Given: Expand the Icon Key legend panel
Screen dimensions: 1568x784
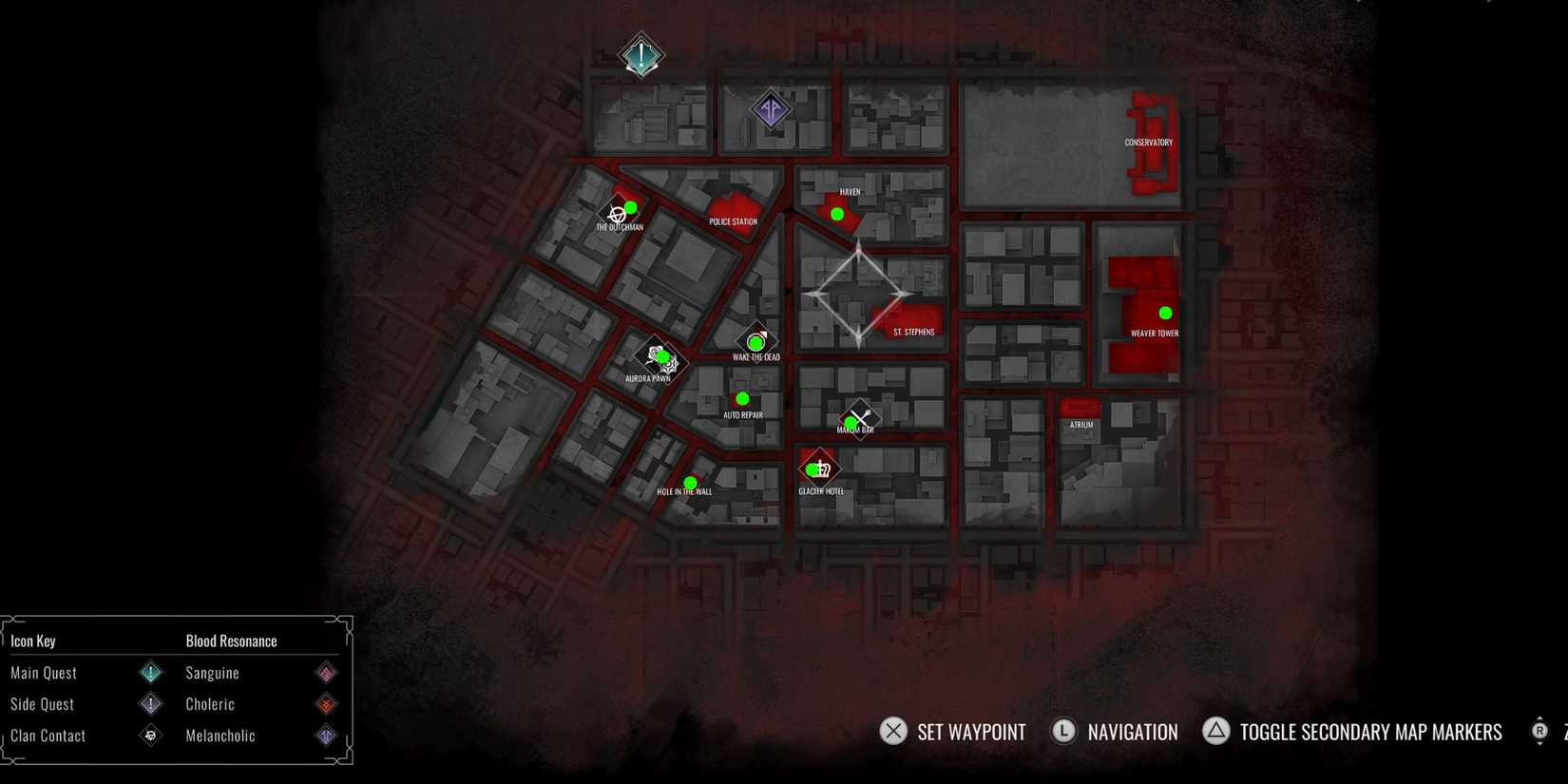Looking at the screenshot, I should 33,641.
